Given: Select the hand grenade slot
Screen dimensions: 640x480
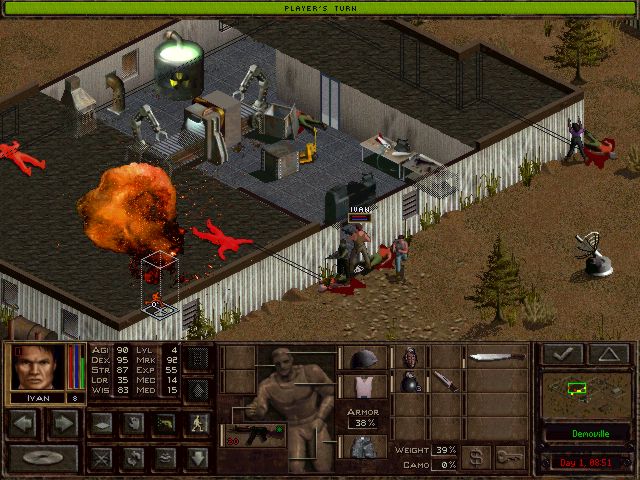Looking at the screenshot, I should 409,357.
